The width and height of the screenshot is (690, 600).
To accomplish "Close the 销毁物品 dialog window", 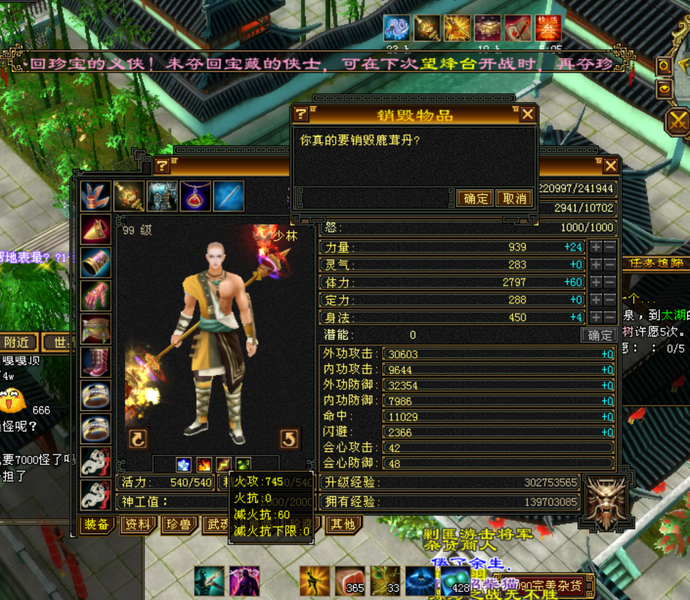I will point(528,114).
